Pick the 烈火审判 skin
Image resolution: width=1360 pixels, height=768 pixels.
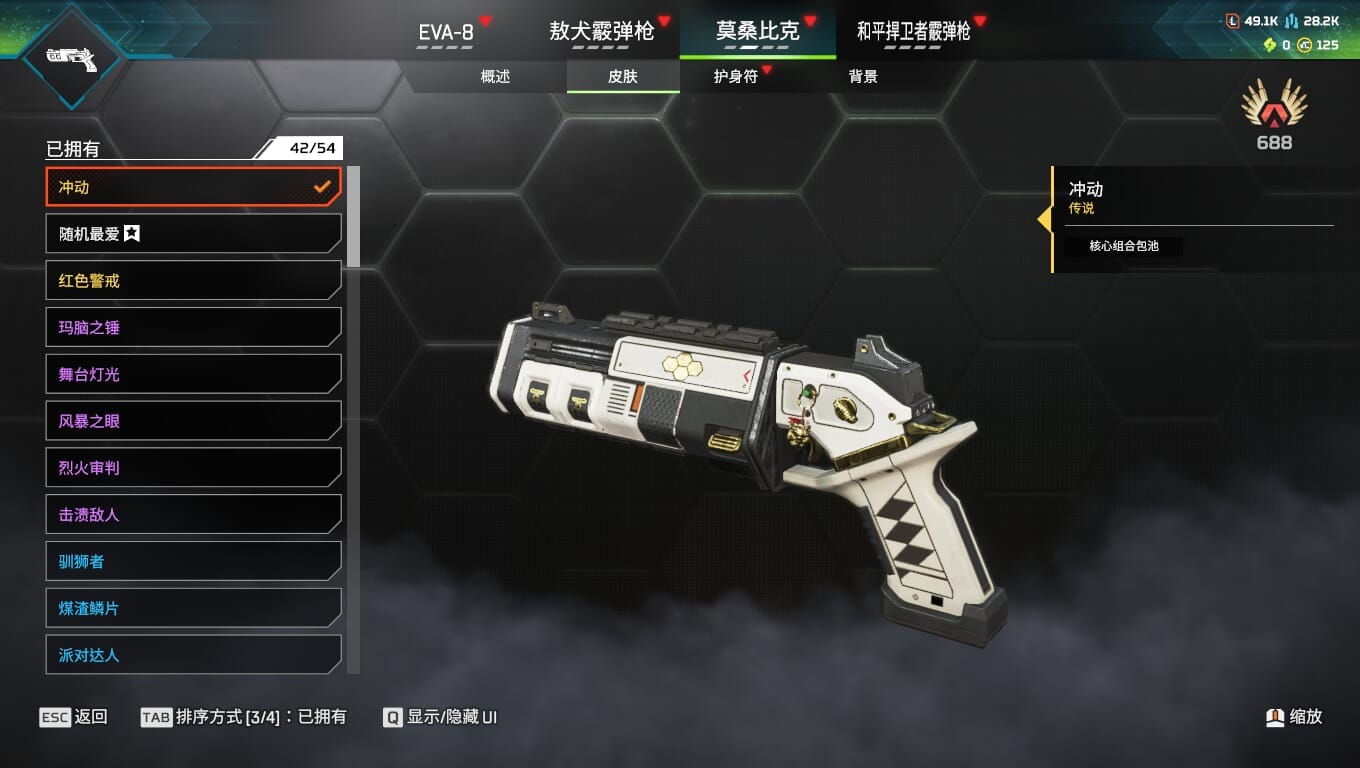pos(194,468)
